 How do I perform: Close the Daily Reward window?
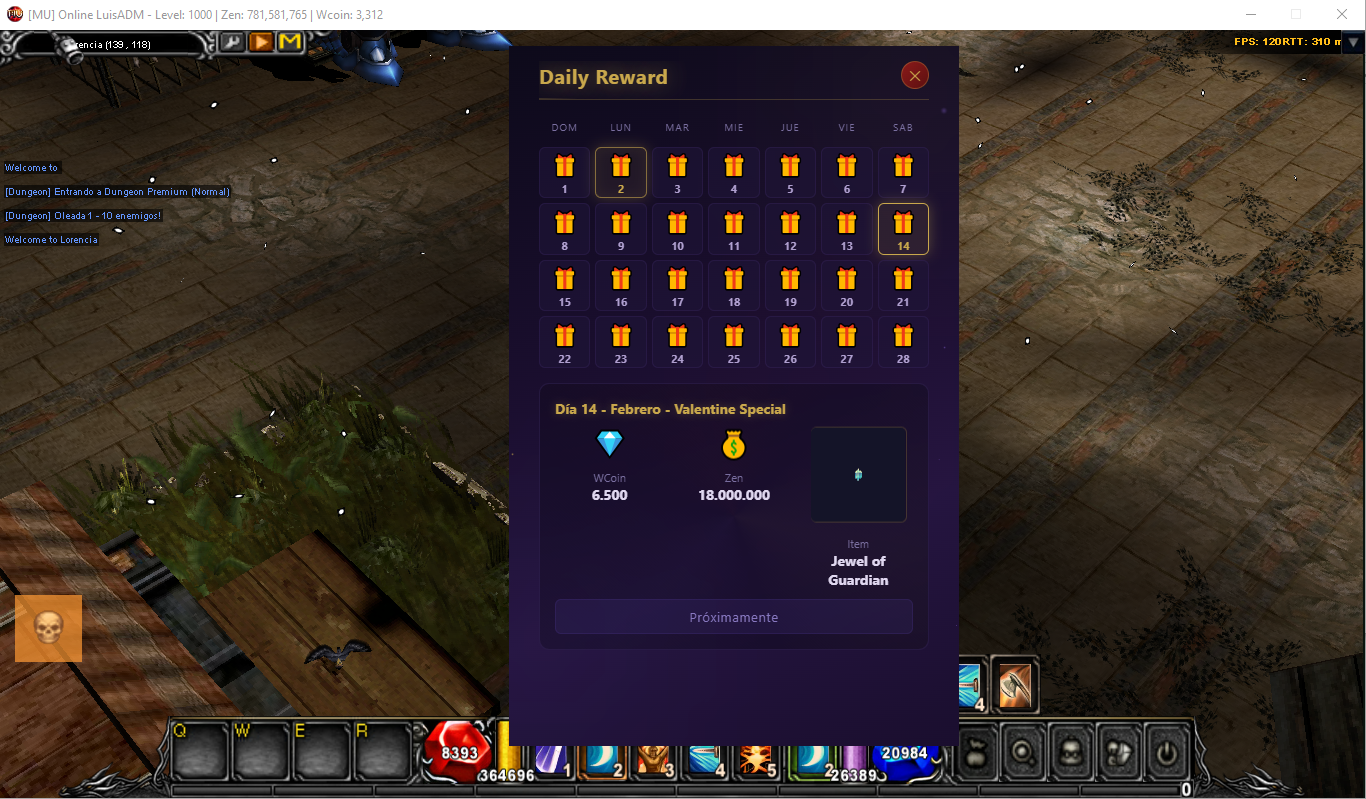tap(914, 75)
